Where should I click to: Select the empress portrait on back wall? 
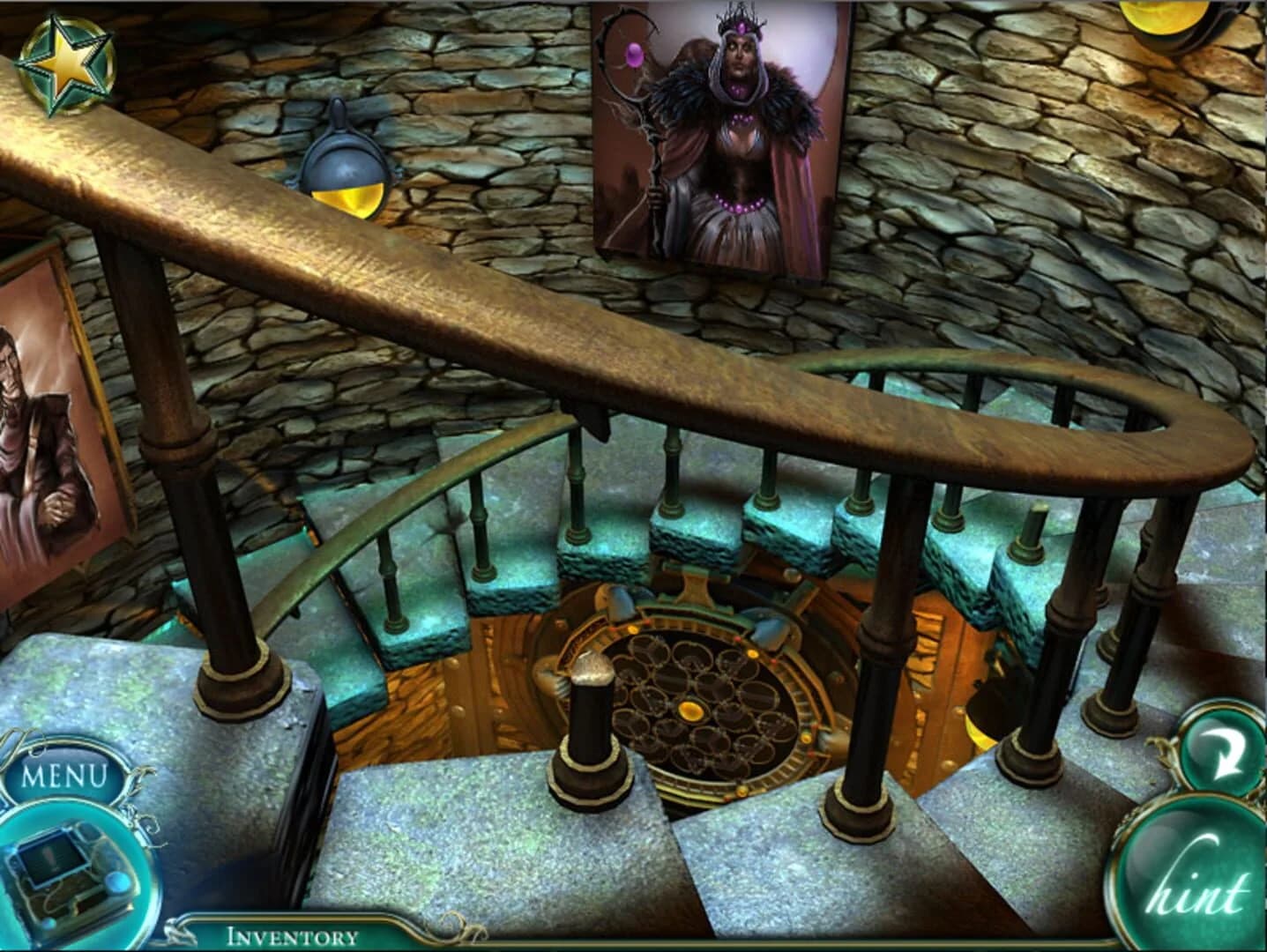[x=723, y=132]
